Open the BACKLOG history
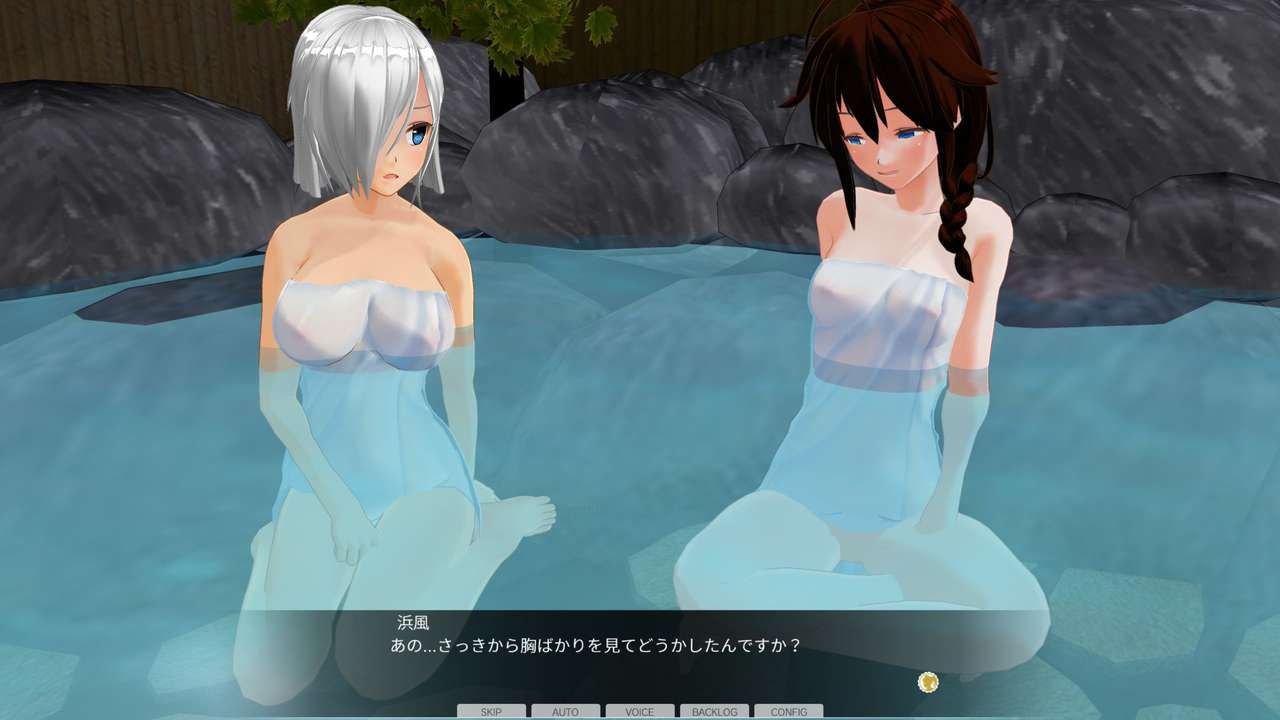The height and width of the screenshot is (720, 1280). point(714,712)
